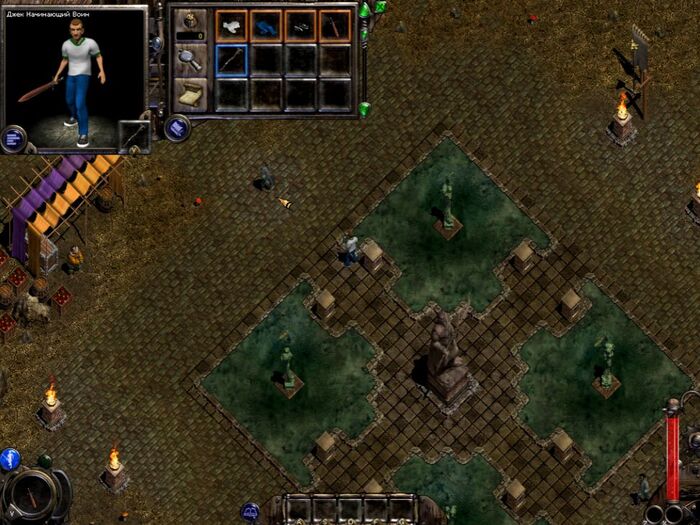Open the blue spellbook orb by the hotbar
The width and height of the screenshot is (700, 525).
251,511
